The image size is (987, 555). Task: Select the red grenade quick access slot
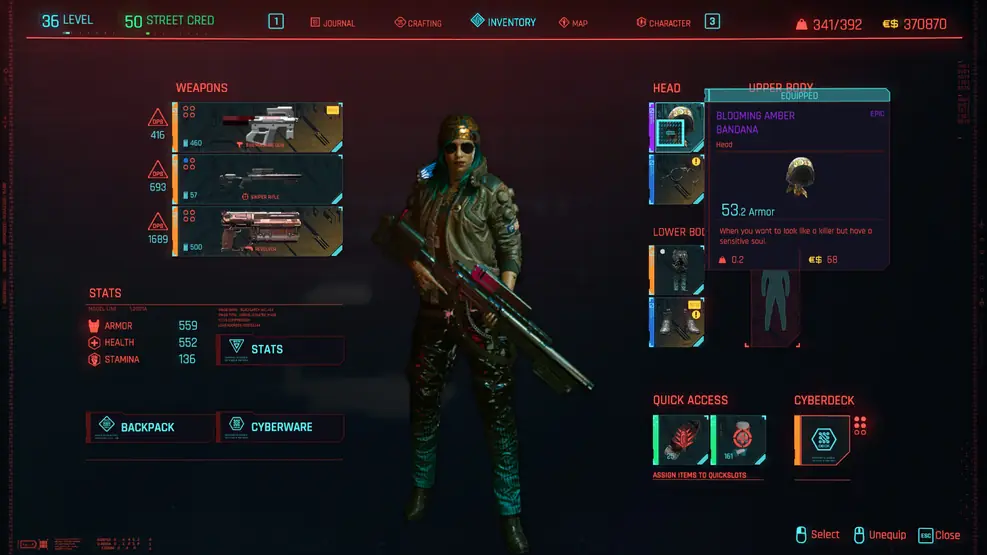(682, 440)
